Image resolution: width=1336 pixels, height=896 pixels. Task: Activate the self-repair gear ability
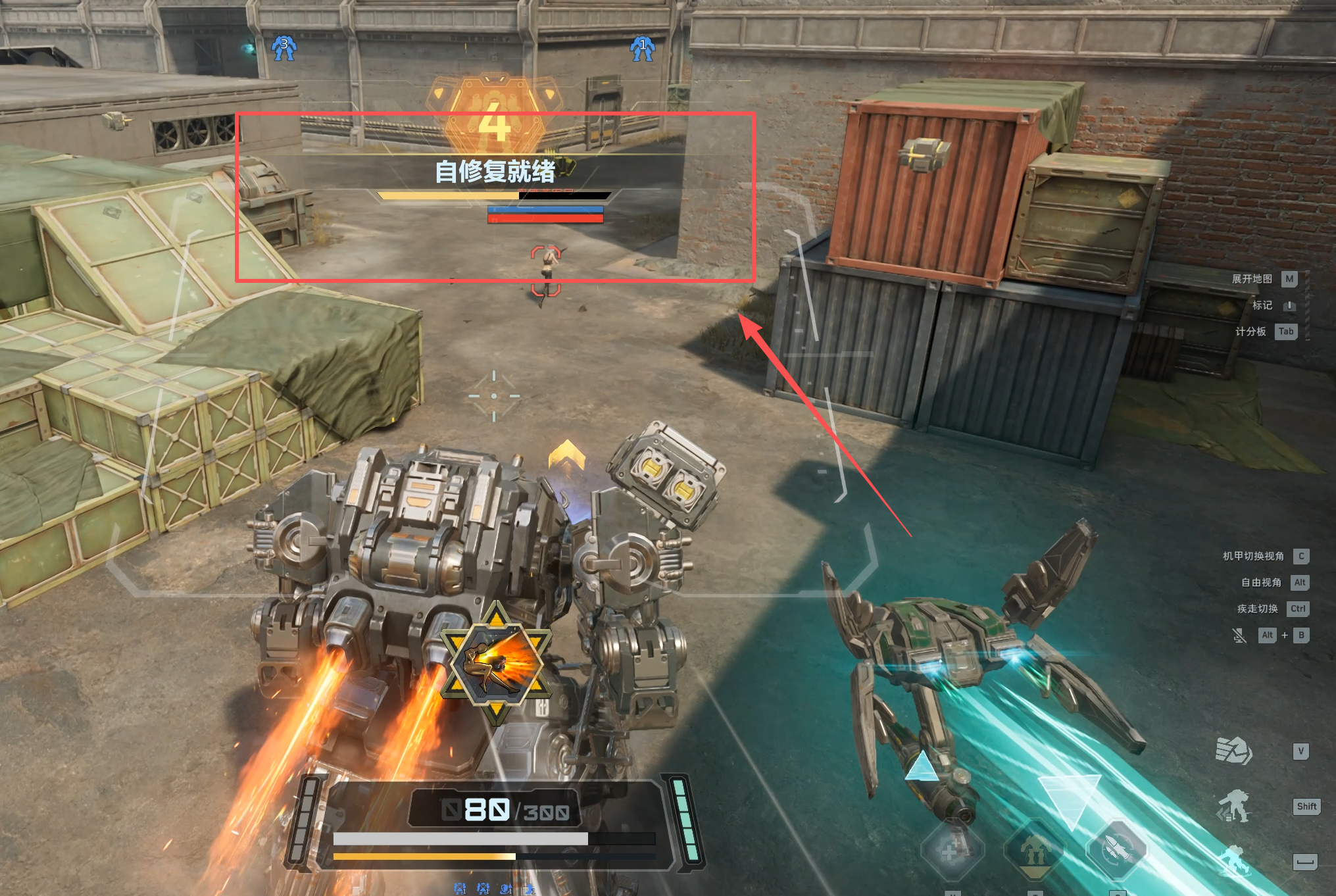(952, 850)
